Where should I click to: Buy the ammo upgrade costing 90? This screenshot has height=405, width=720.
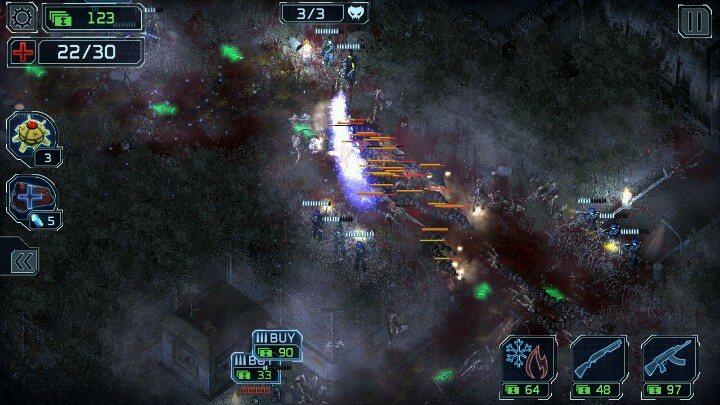(277, 345)
